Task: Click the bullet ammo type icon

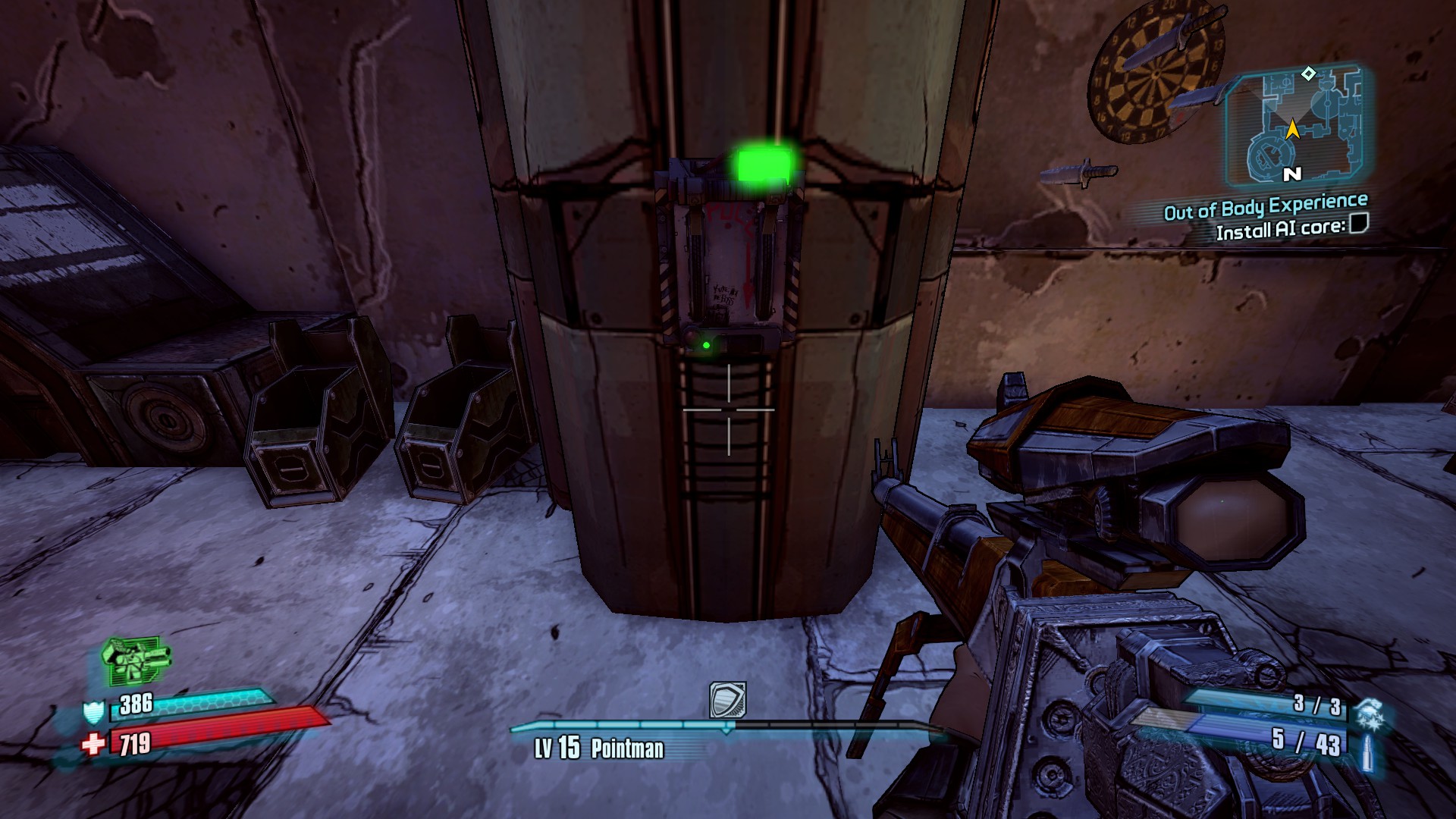Action: (1367, 749)
